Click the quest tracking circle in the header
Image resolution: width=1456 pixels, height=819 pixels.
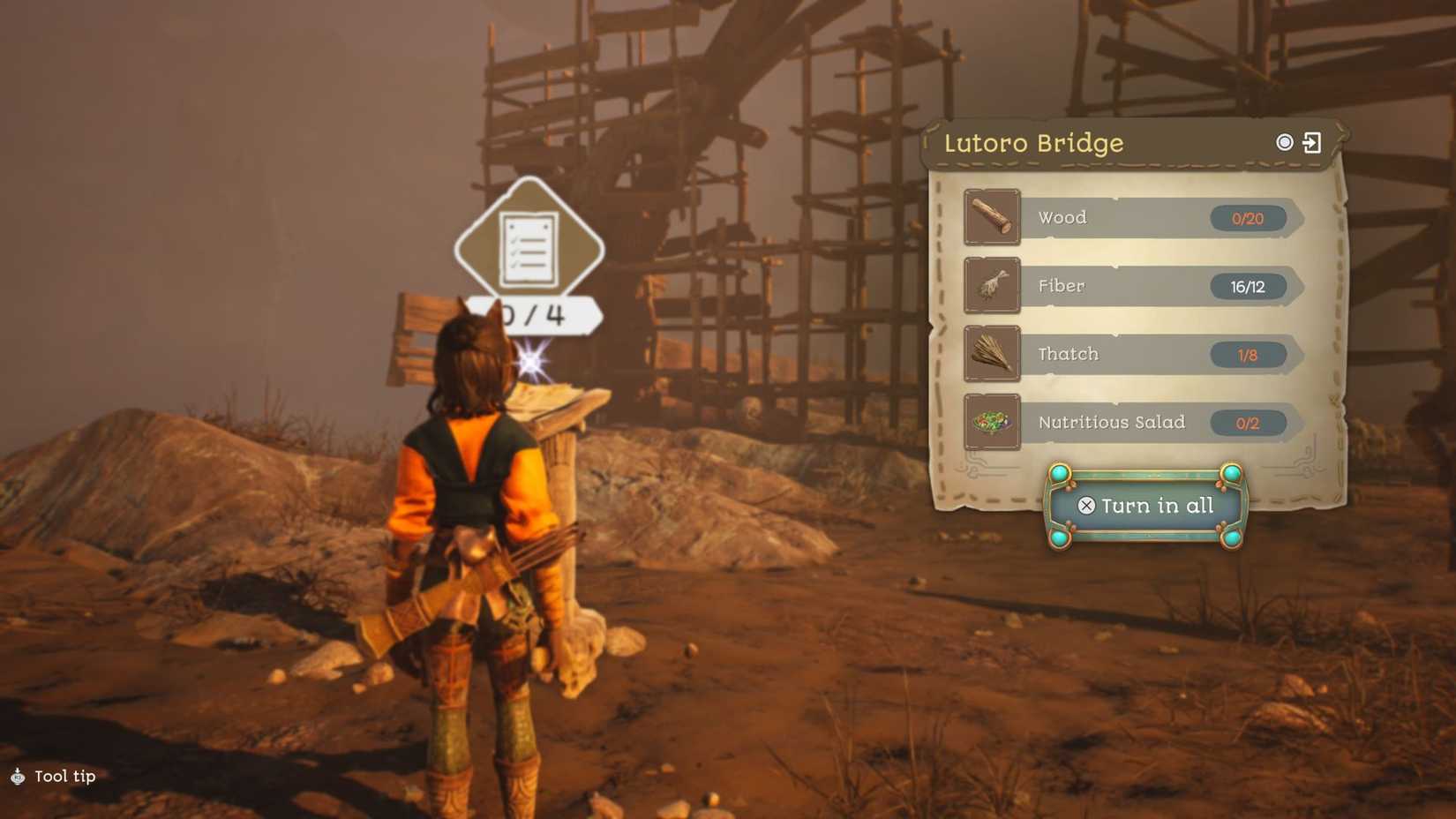tap(1287, 142)
